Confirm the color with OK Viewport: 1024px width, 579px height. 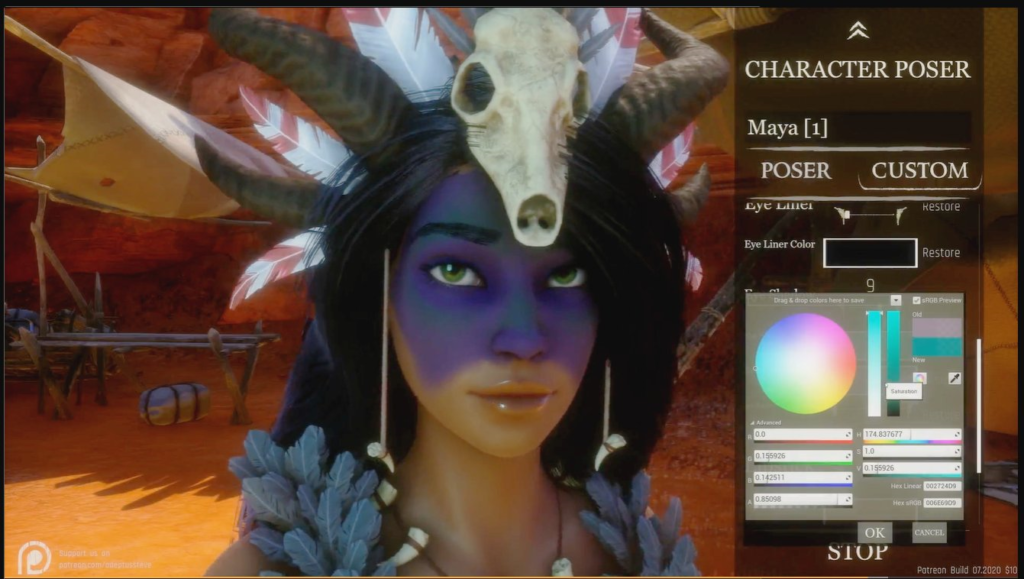[874, 532]
